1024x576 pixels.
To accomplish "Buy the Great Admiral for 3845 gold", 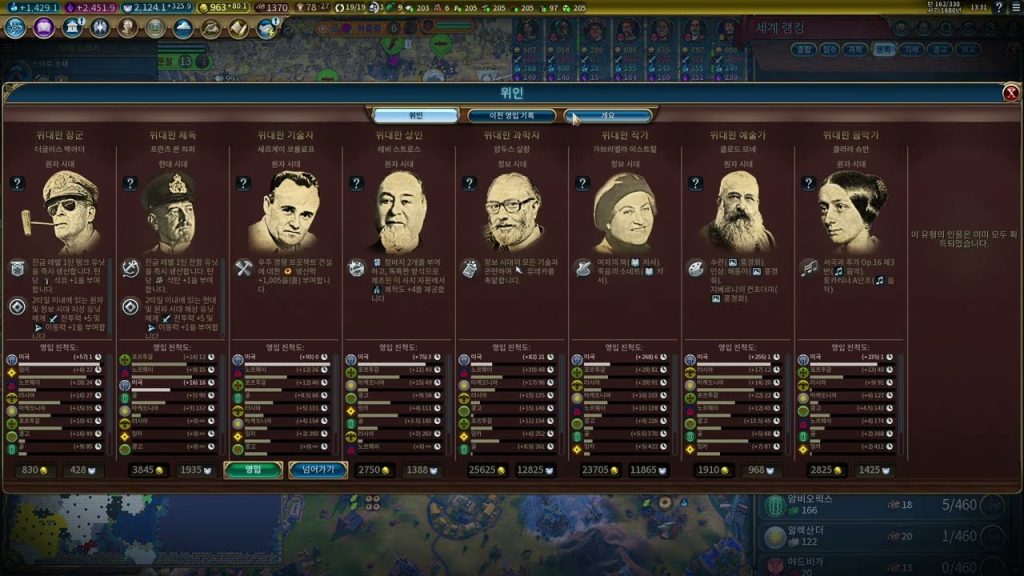I will click(x=146, y=469).
